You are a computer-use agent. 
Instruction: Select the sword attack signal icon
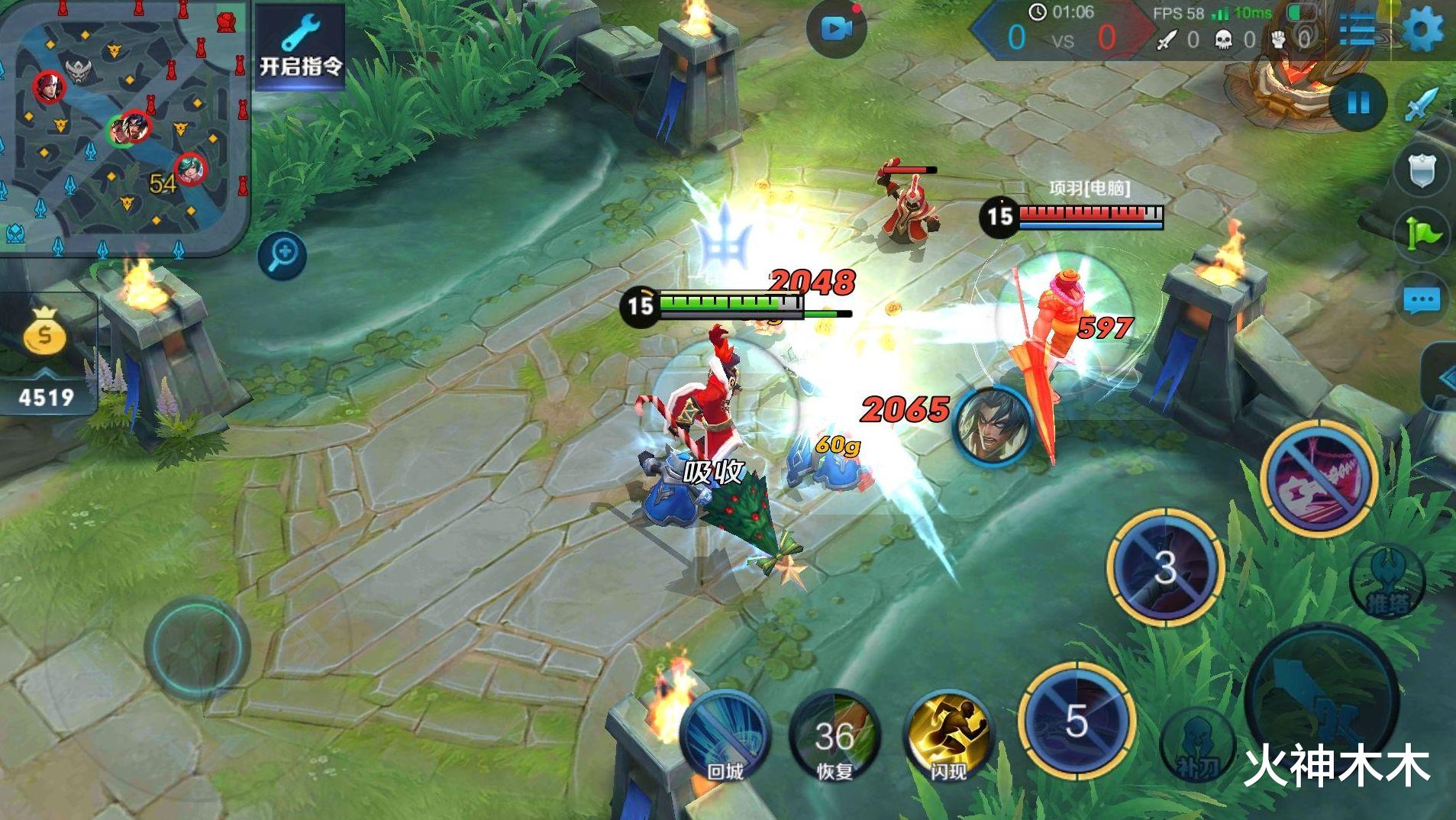tap(1422, 105)
